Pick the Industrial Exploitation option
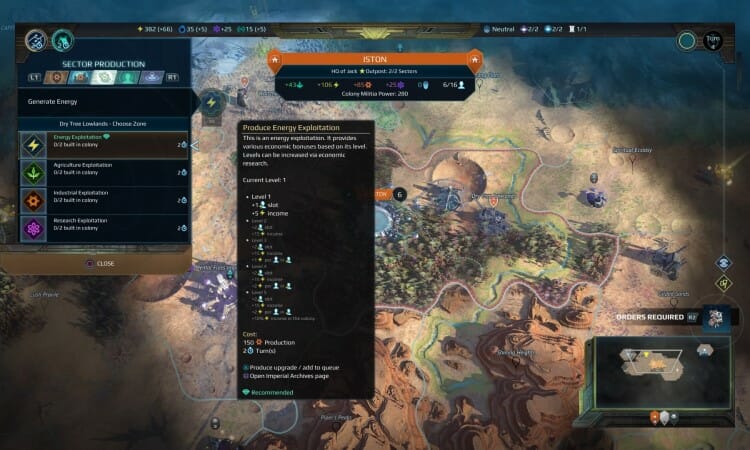 click(x=100, y=200)
